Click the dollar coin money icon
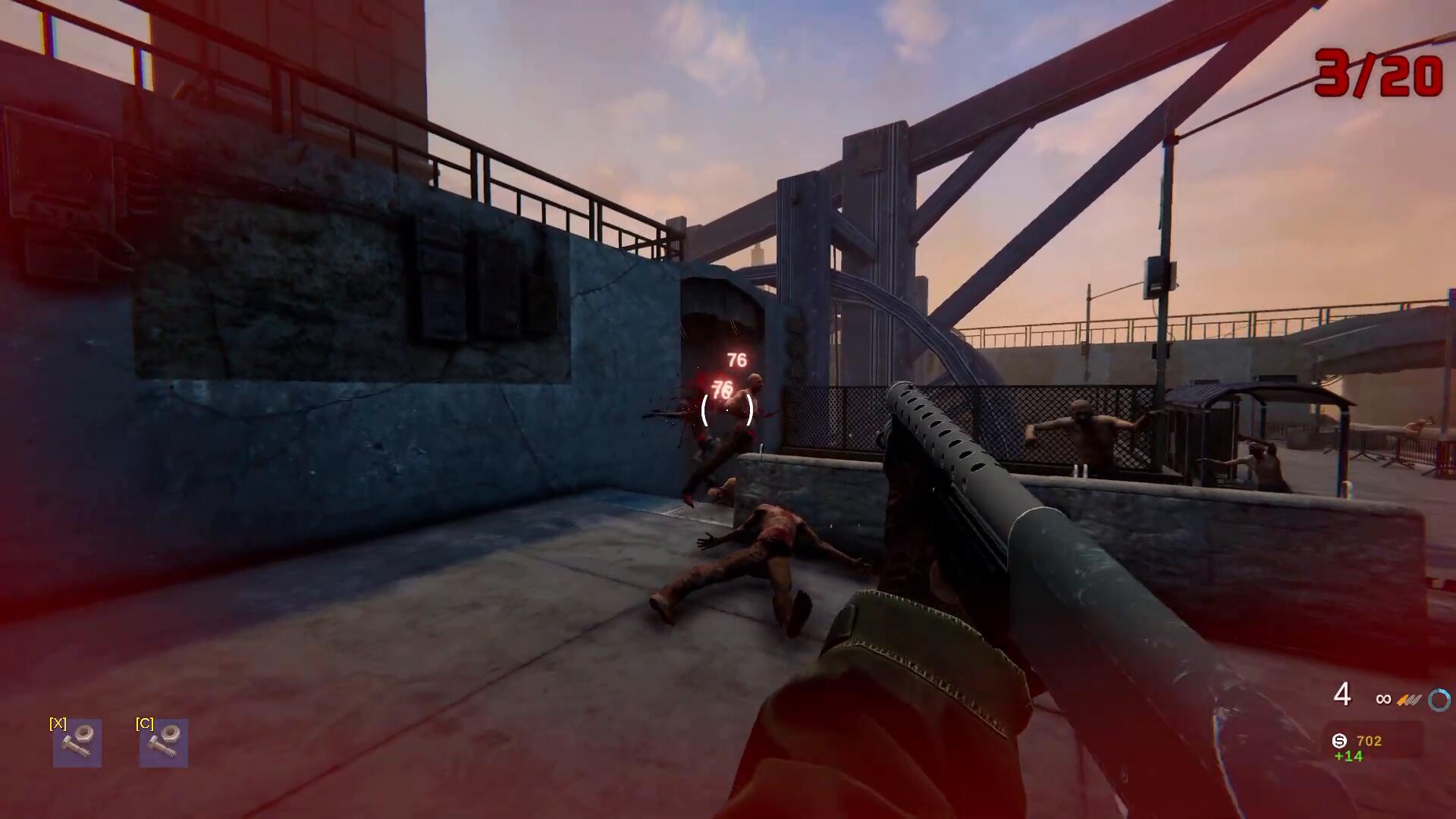1456x819 pixels. point(1340,741)
